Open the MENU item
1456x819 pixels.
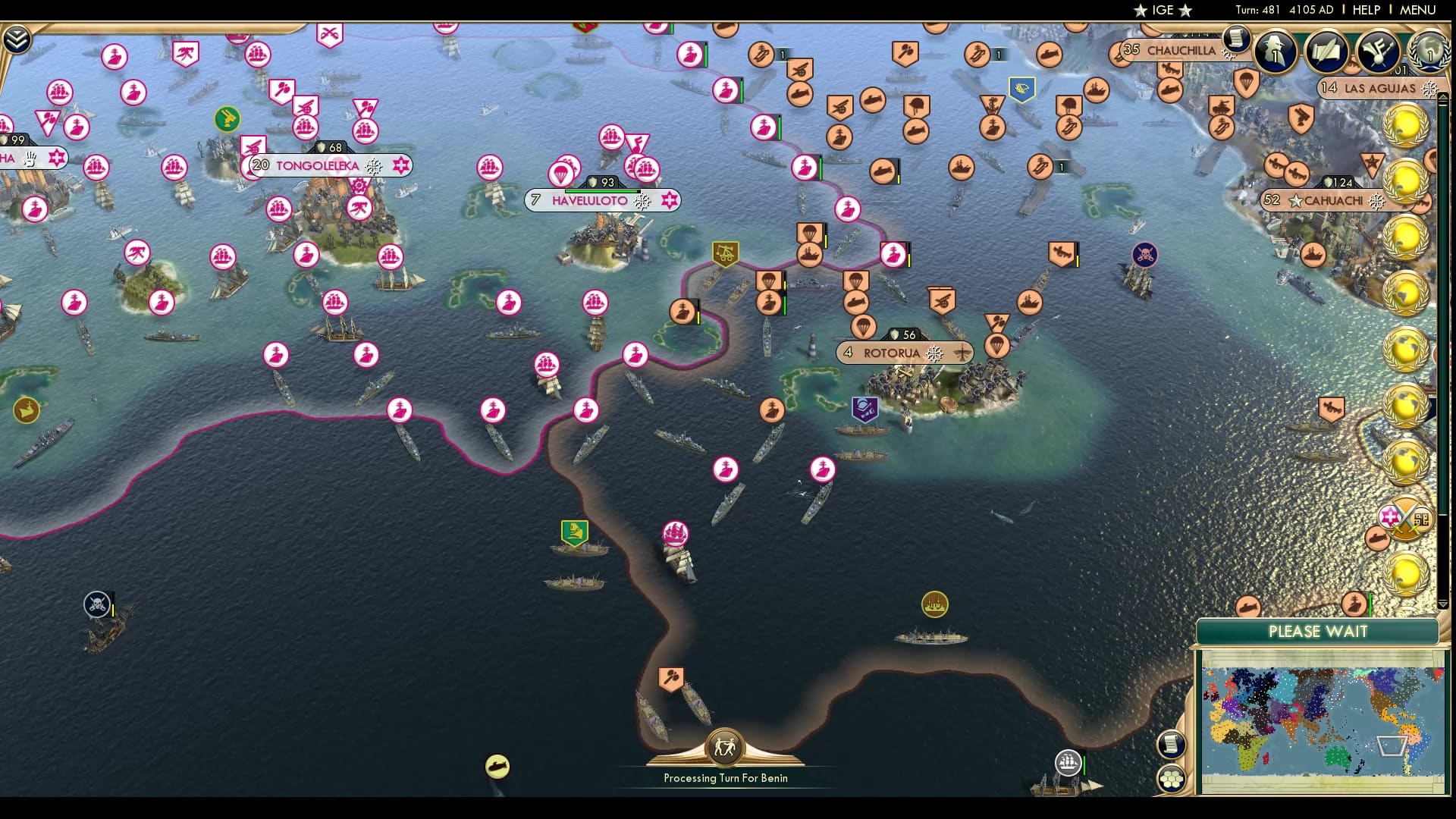click(1419, 11)
